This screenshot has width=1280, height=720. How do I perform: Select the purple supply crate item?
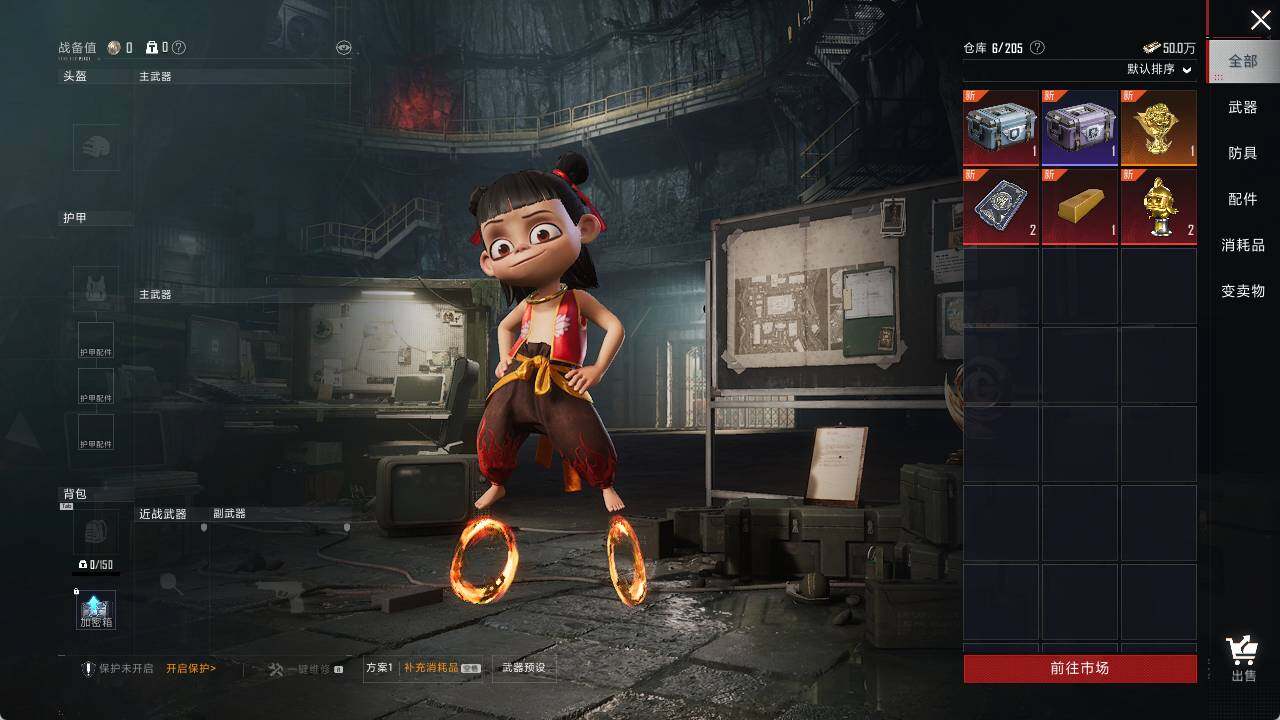[x=1080, y=127]
